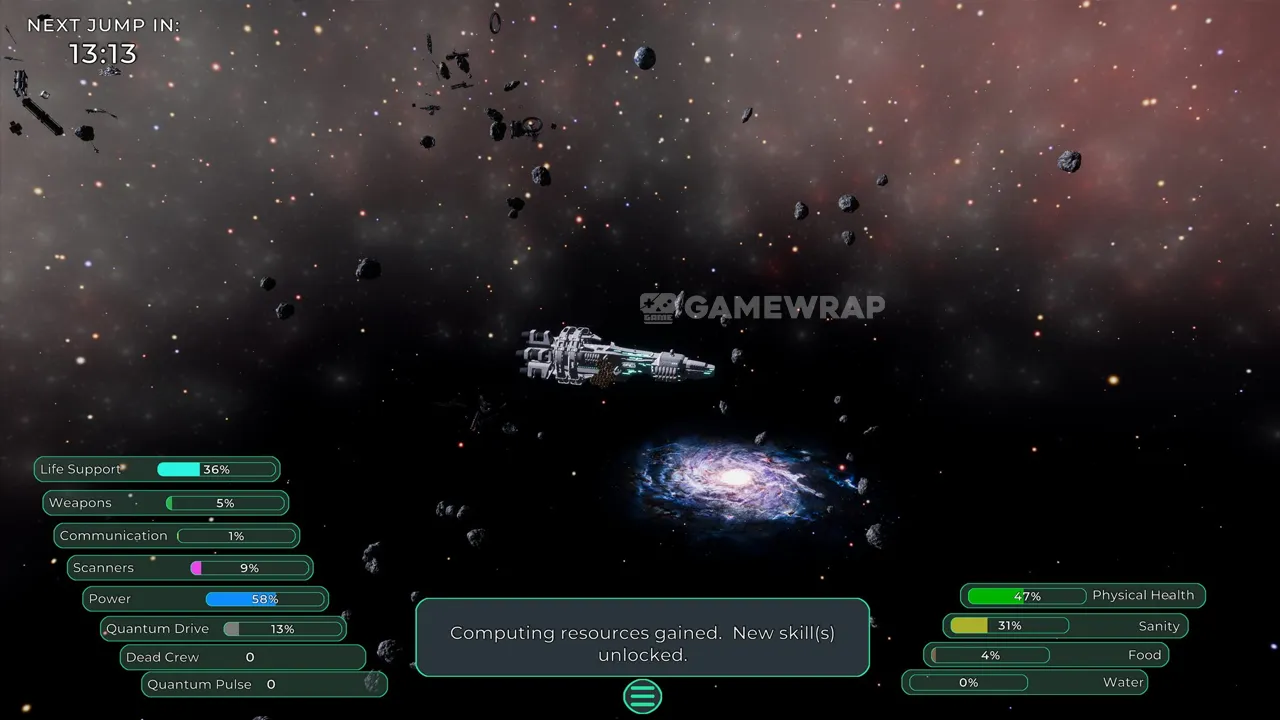Dismiss the computing resources gained notification
This screenshot has width=1280, height=720.
click(x=642, y=637)
